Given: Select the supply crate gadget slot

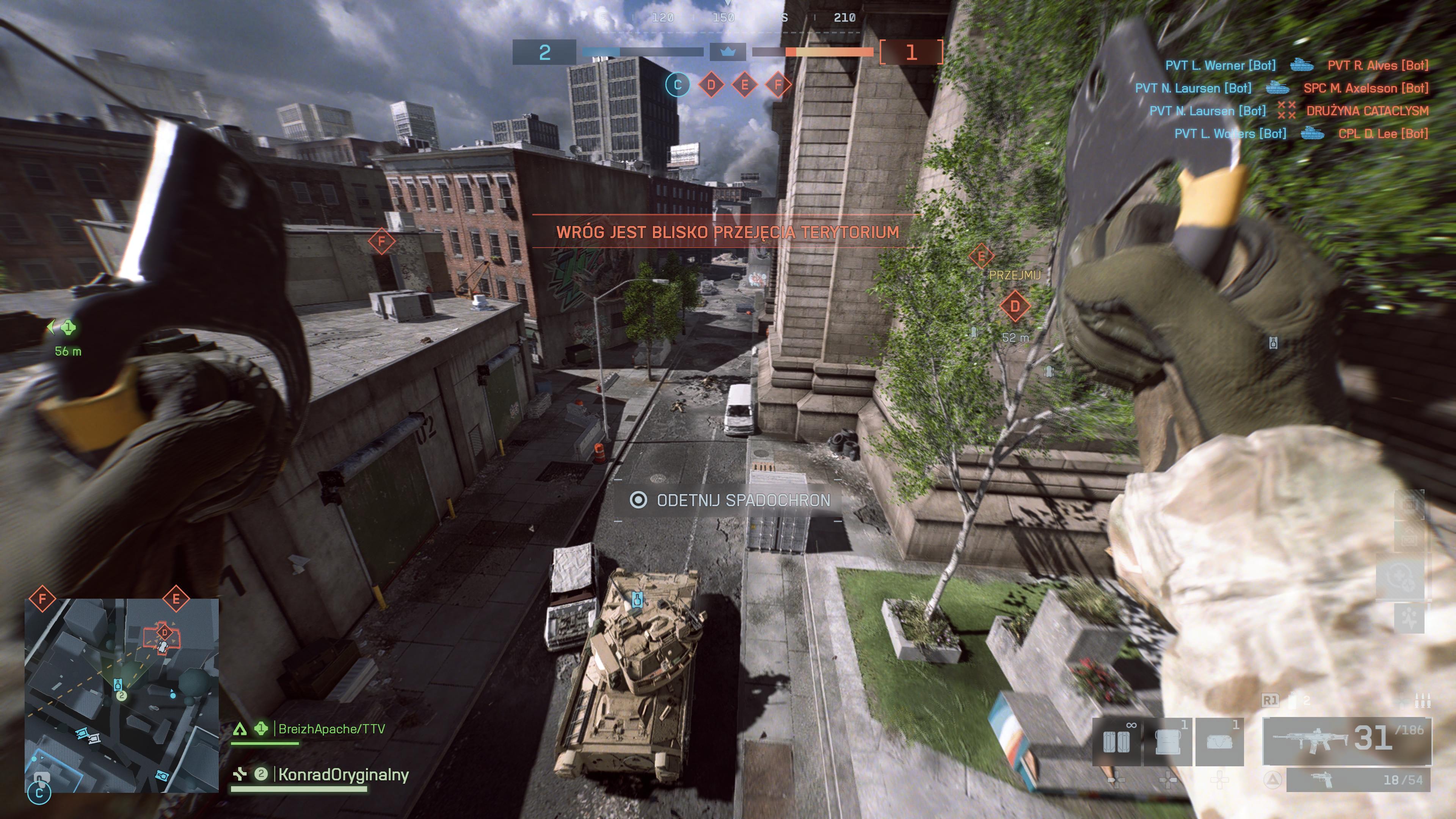Looking at the screenshot, I should (x=1168, y=742).
